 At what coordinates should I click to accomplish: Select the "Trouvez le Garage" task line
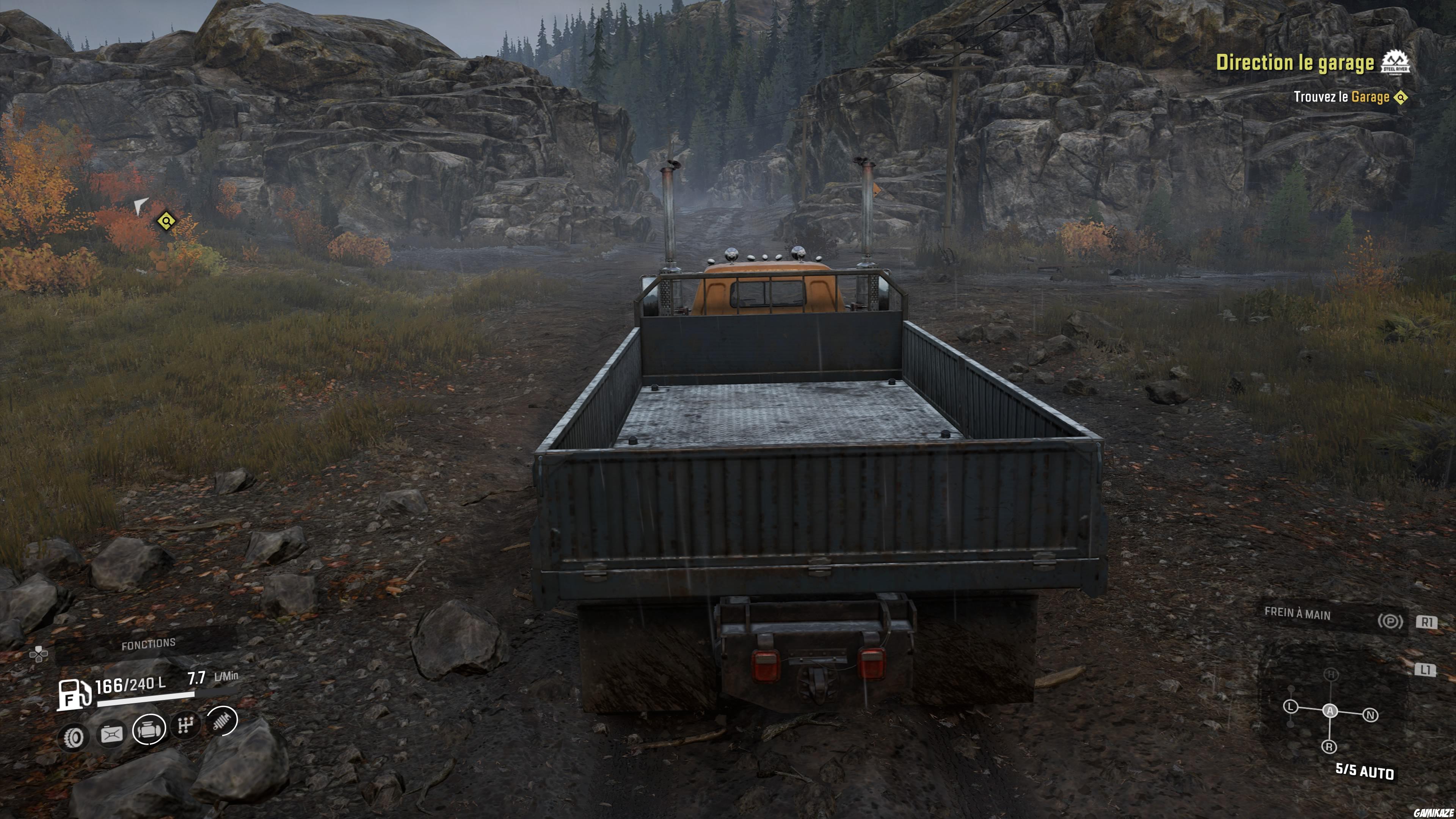pos(1341,97)
